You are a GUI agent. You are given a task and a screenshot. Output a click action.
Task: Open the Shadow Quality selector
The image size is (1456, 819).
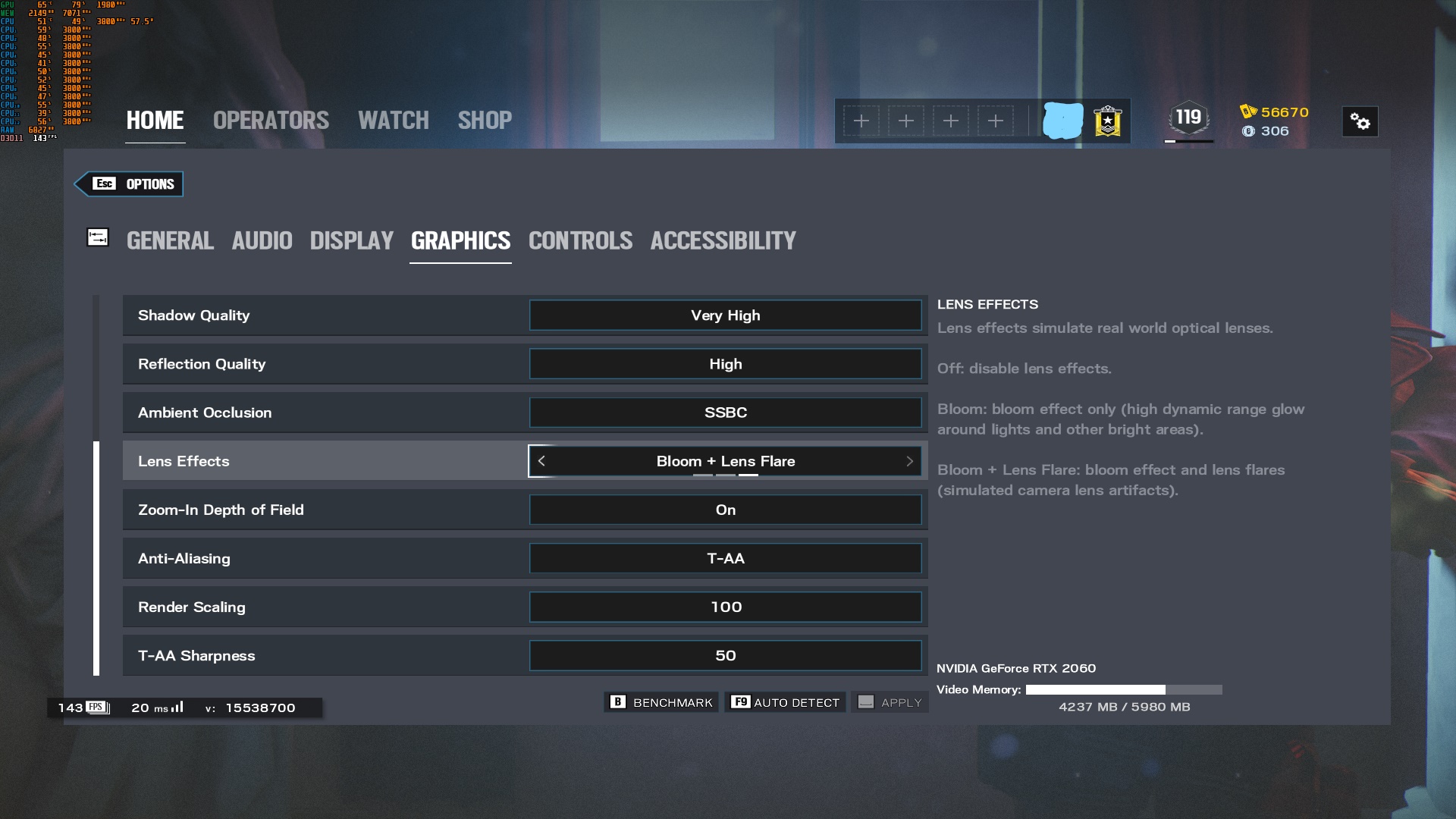pos(725,315)
